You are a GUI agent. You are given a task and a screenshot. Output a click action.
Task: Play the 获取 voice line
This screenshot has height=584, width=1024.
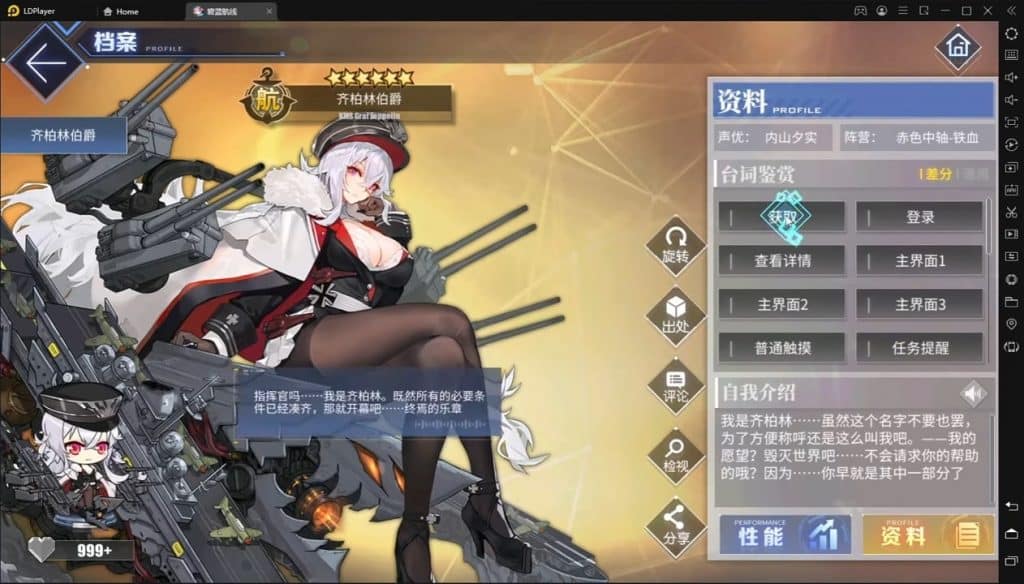click(781, 217)
